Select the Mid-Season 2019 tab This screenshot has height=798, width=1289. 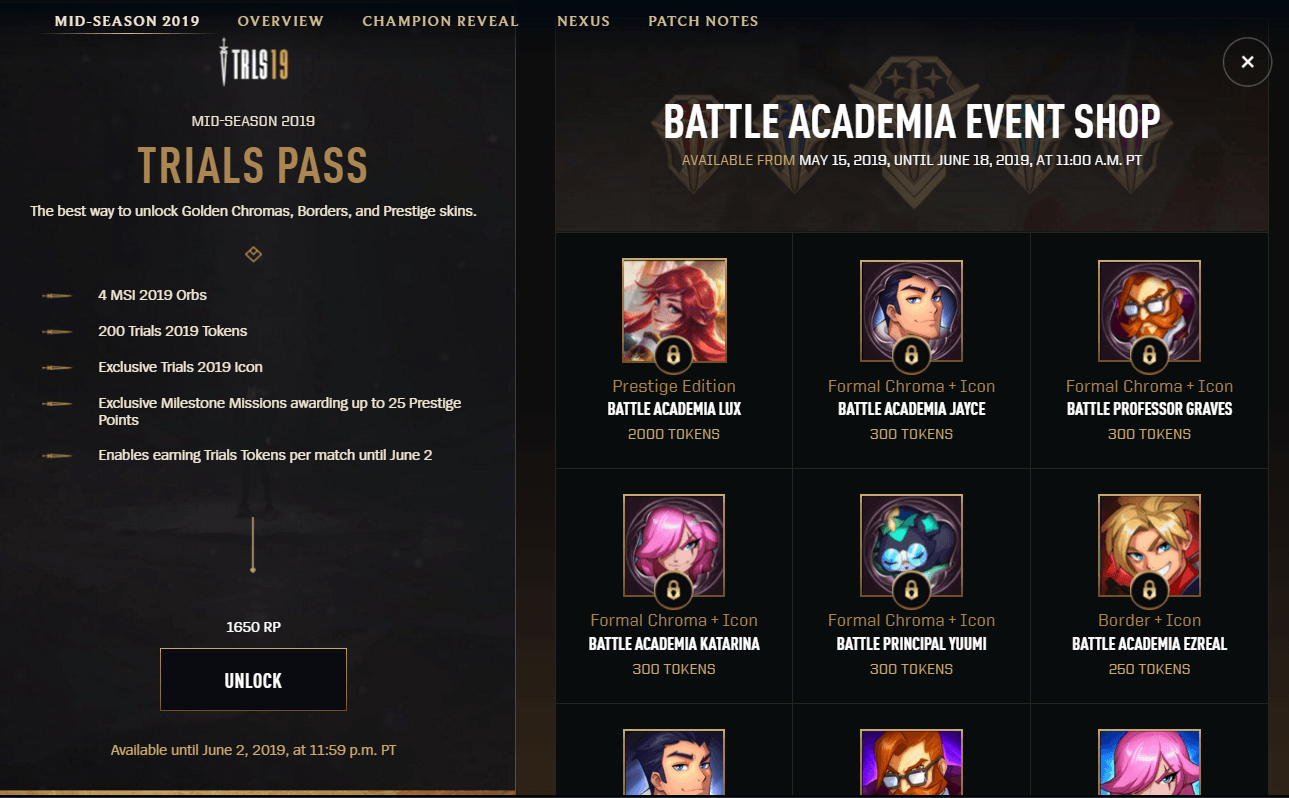click(x=127, y=21)
